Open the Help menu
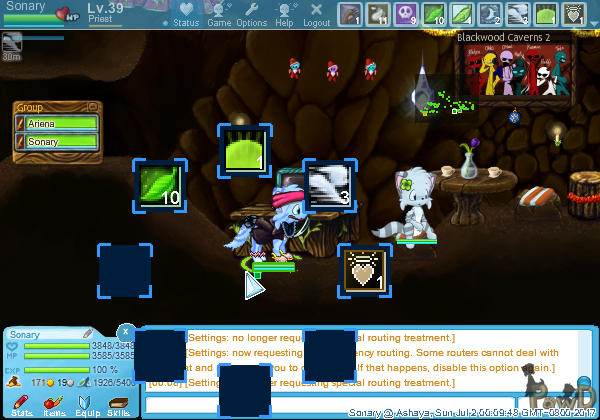 284,15
